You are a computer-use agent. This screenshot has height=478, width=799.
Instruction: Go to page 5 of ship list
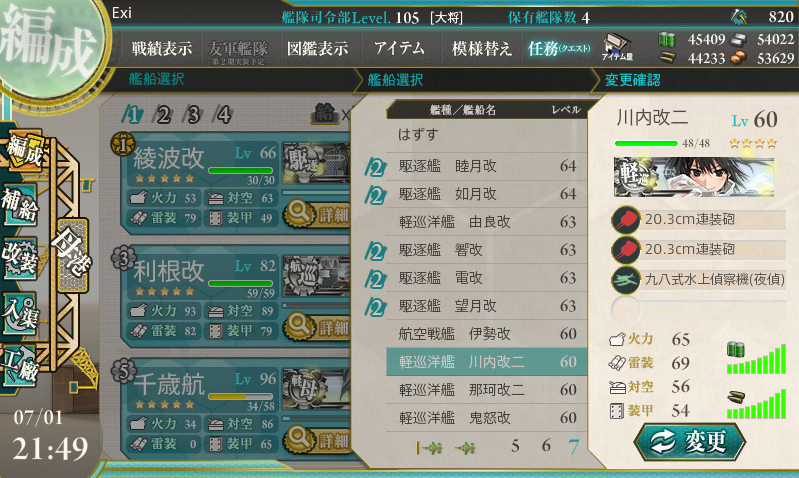[x=515, y=447]
